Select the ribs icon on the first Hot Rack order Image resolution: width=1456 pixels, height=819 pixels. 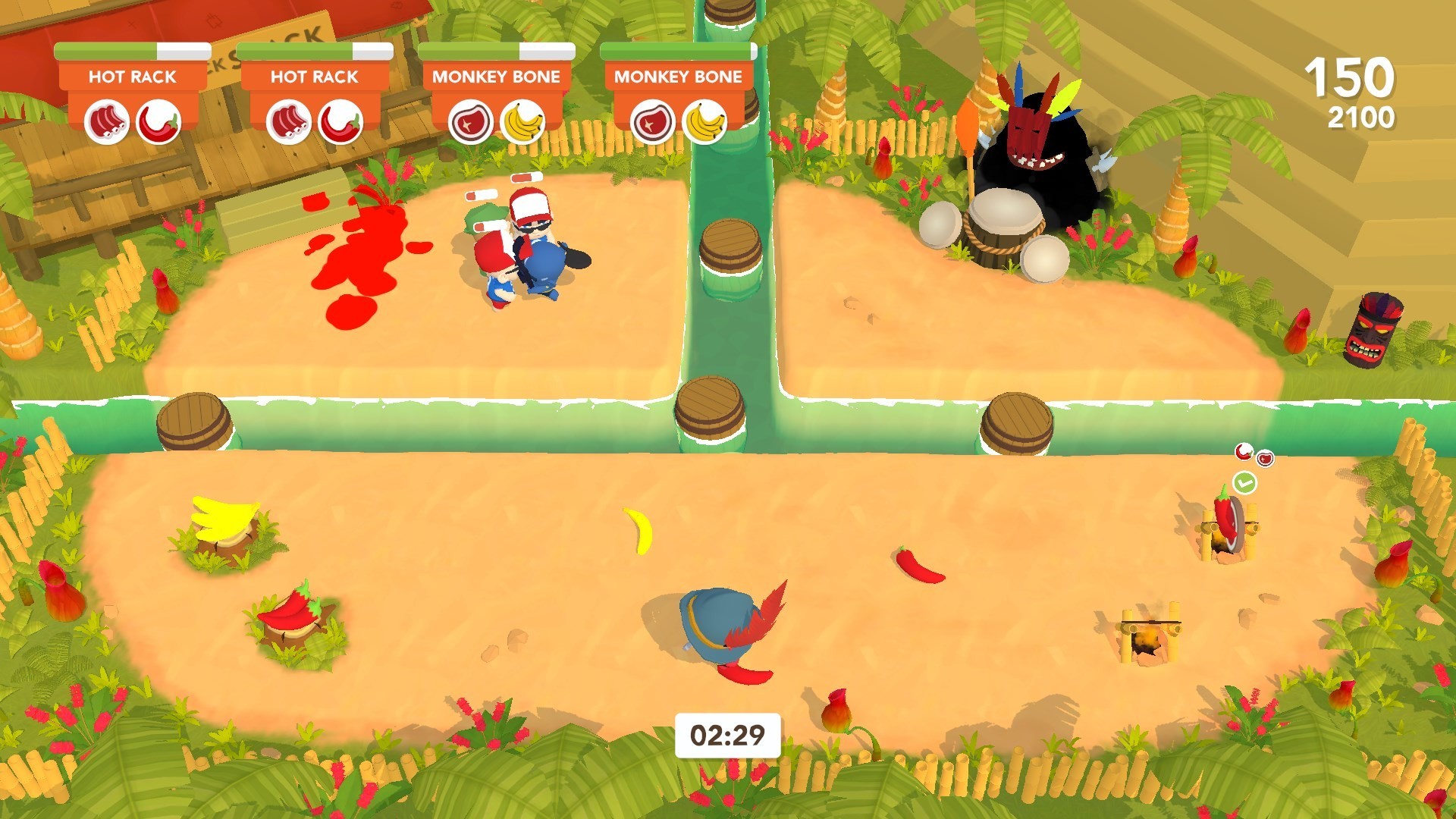tap(106, 121)
